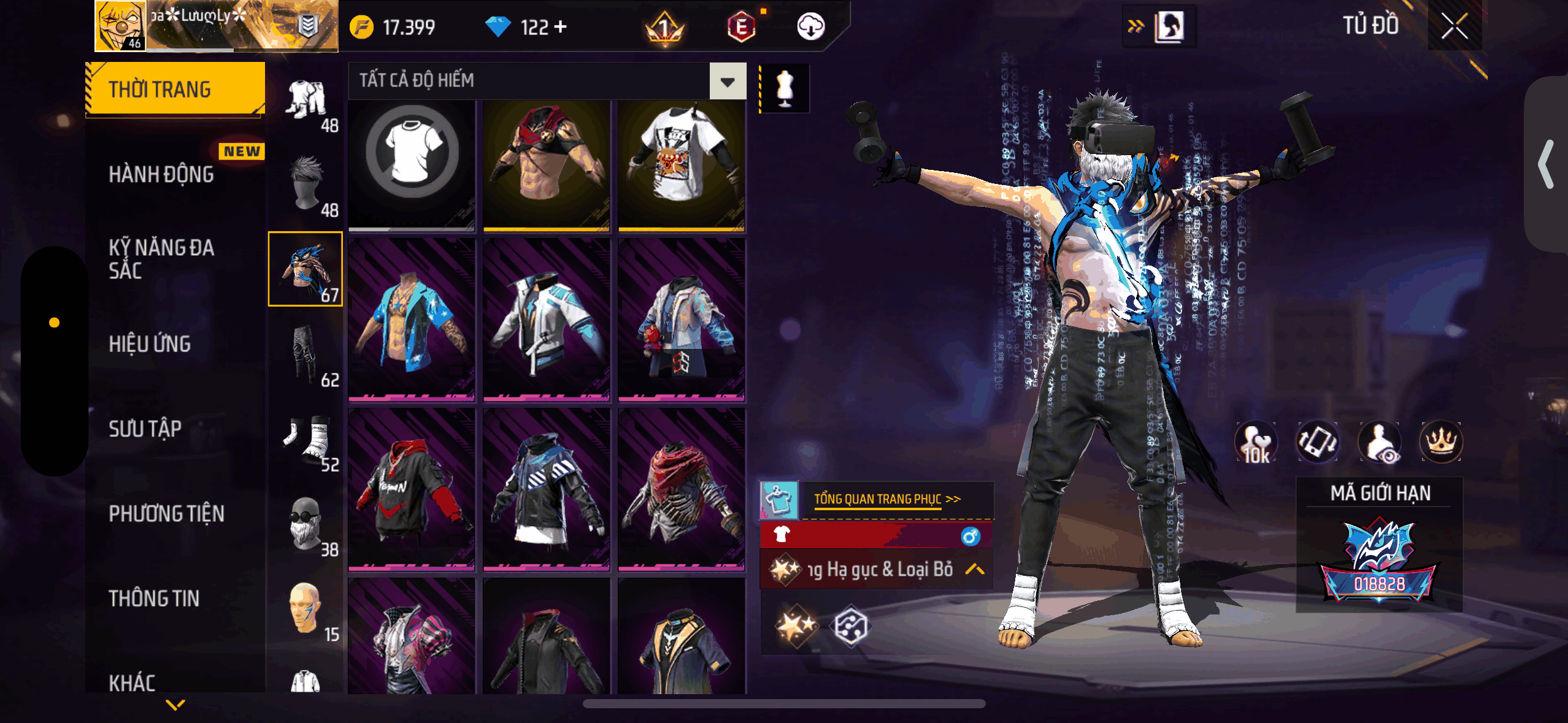Close the Tủ Đồ wardrobe screen
The width and height of the screenshot is (1568, 723).
click(1454, 26)
